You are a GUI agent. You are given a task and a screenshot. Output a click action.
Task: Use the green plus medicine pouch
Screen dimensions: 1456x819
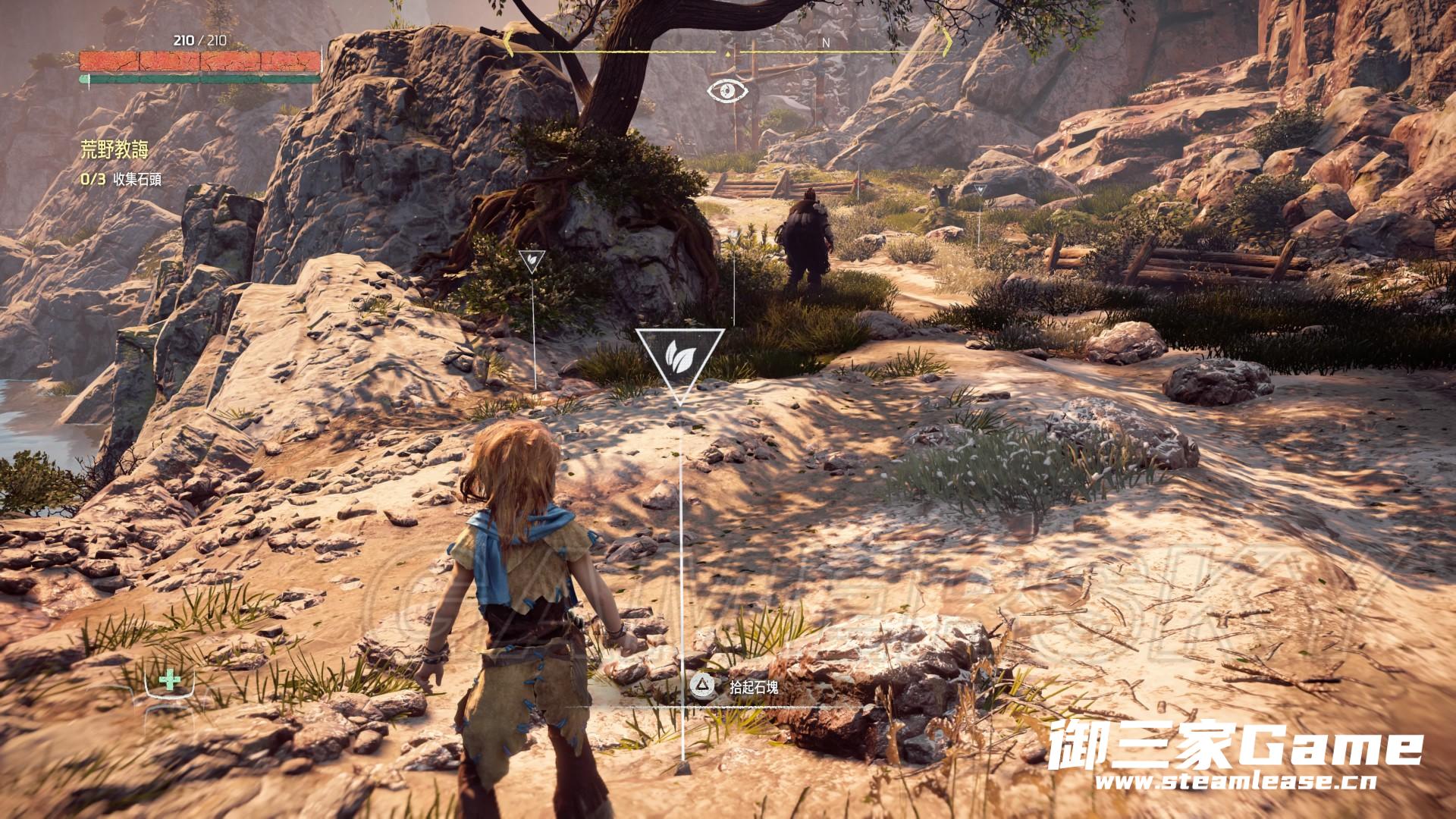[170, 682]
